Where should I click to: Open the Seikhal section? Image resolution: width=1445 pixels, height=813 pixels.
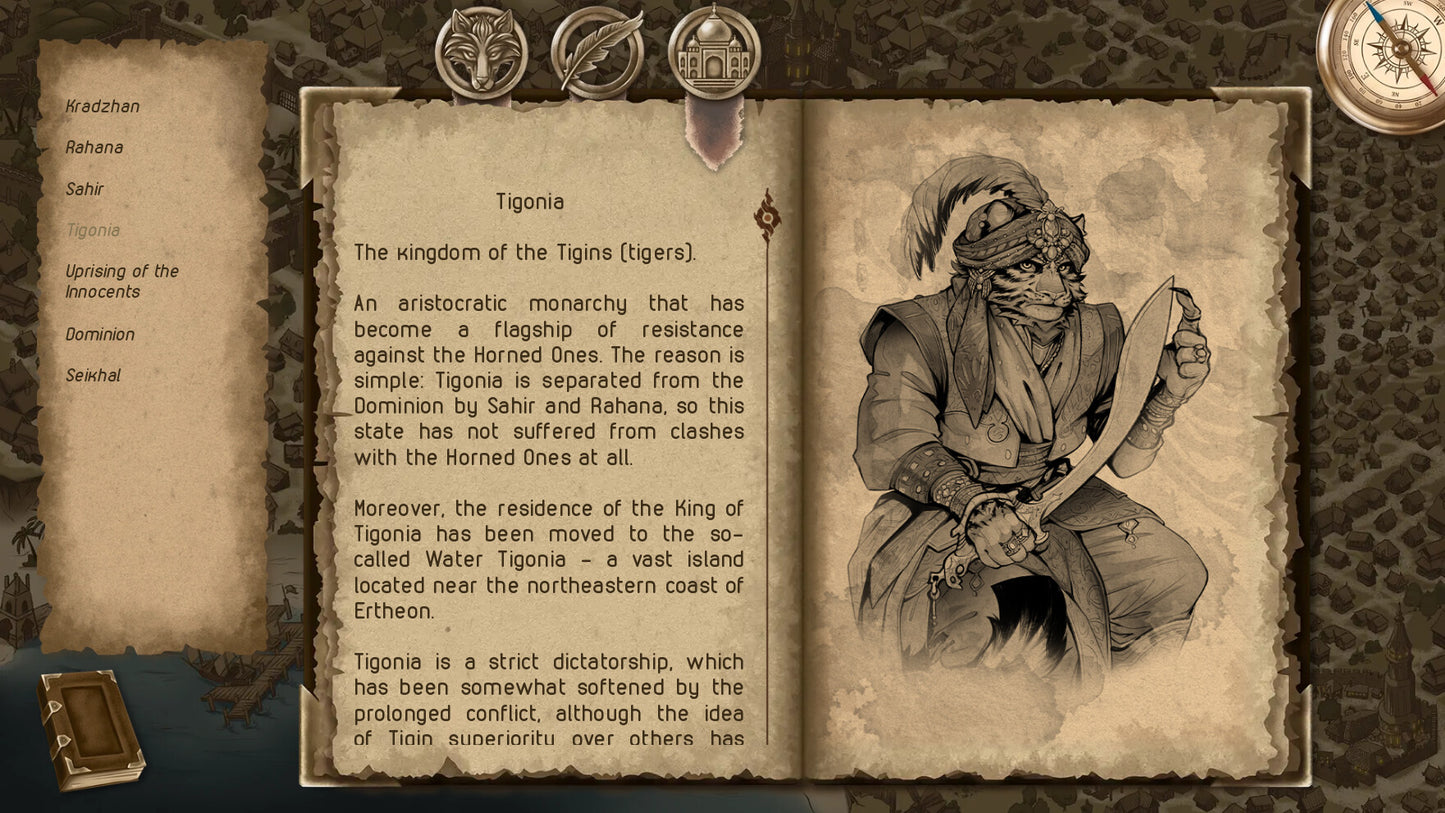point(93,374)
